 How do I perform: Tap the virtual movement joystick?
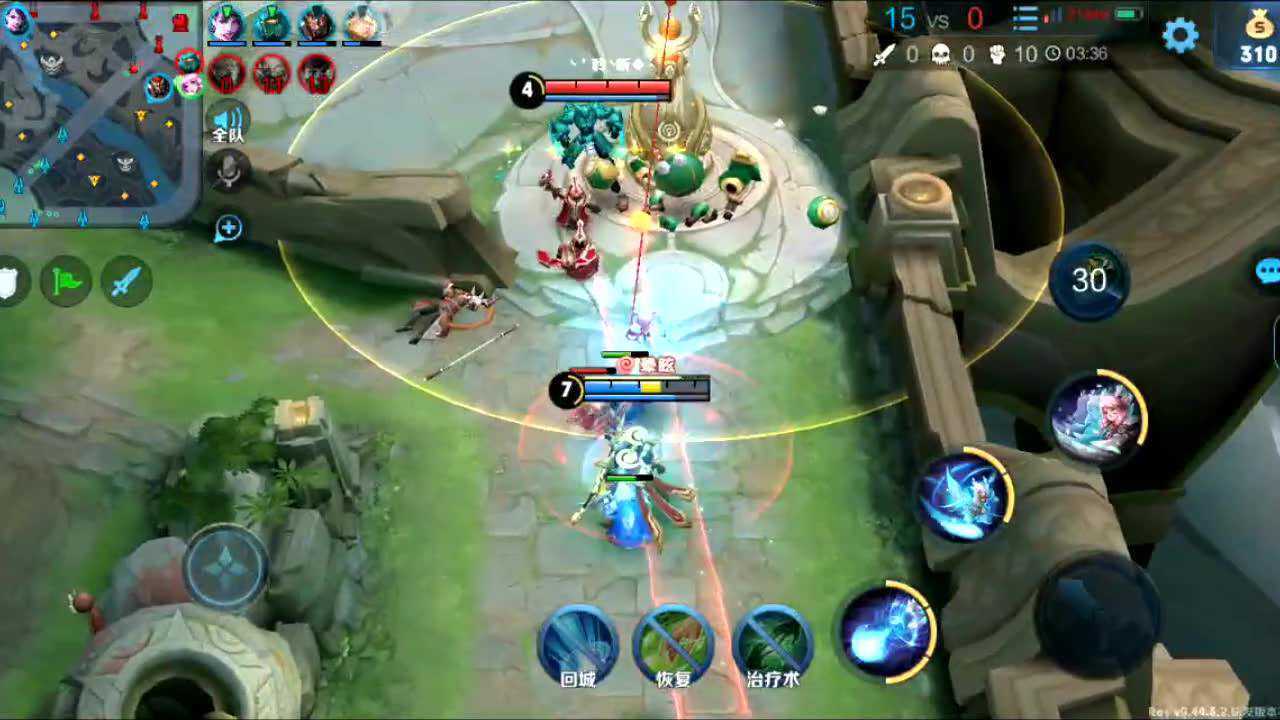click(227, 566)
